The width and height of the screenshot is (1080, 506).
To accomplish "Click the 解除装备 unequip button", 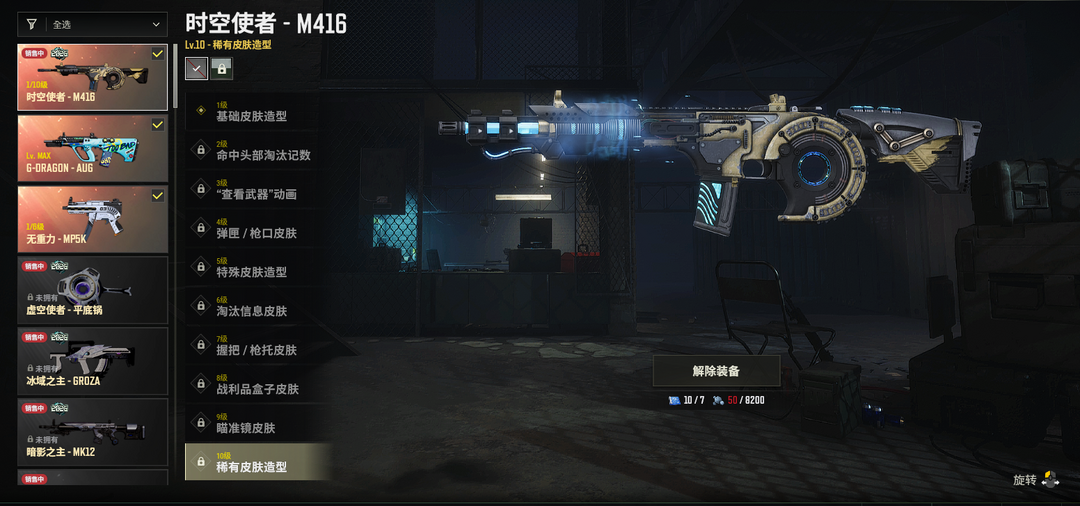I will tap(716, 371).
